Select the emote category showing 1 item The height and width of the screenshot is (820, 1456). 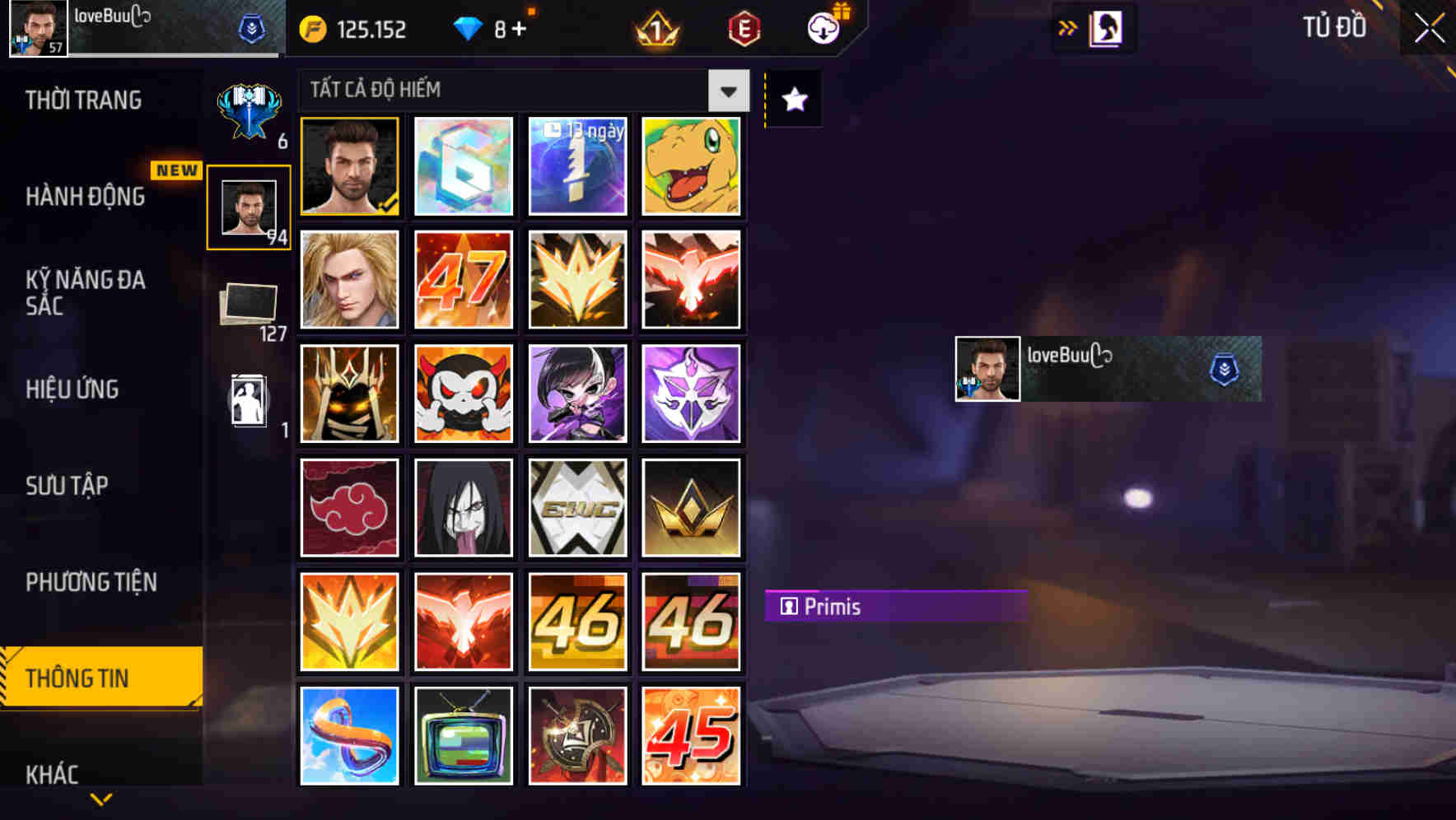[249, 401]
